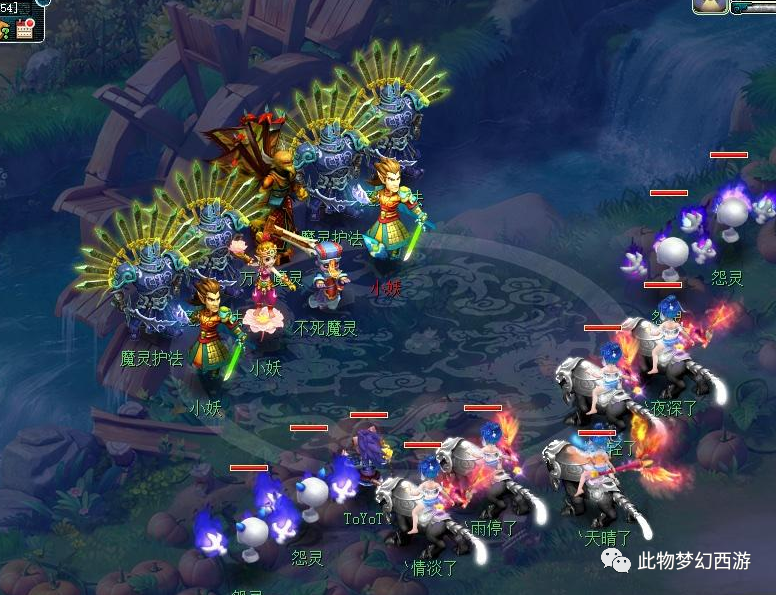Select the portrait icon at top right
This screenshot has height=595, width=776.
(709, 6)
